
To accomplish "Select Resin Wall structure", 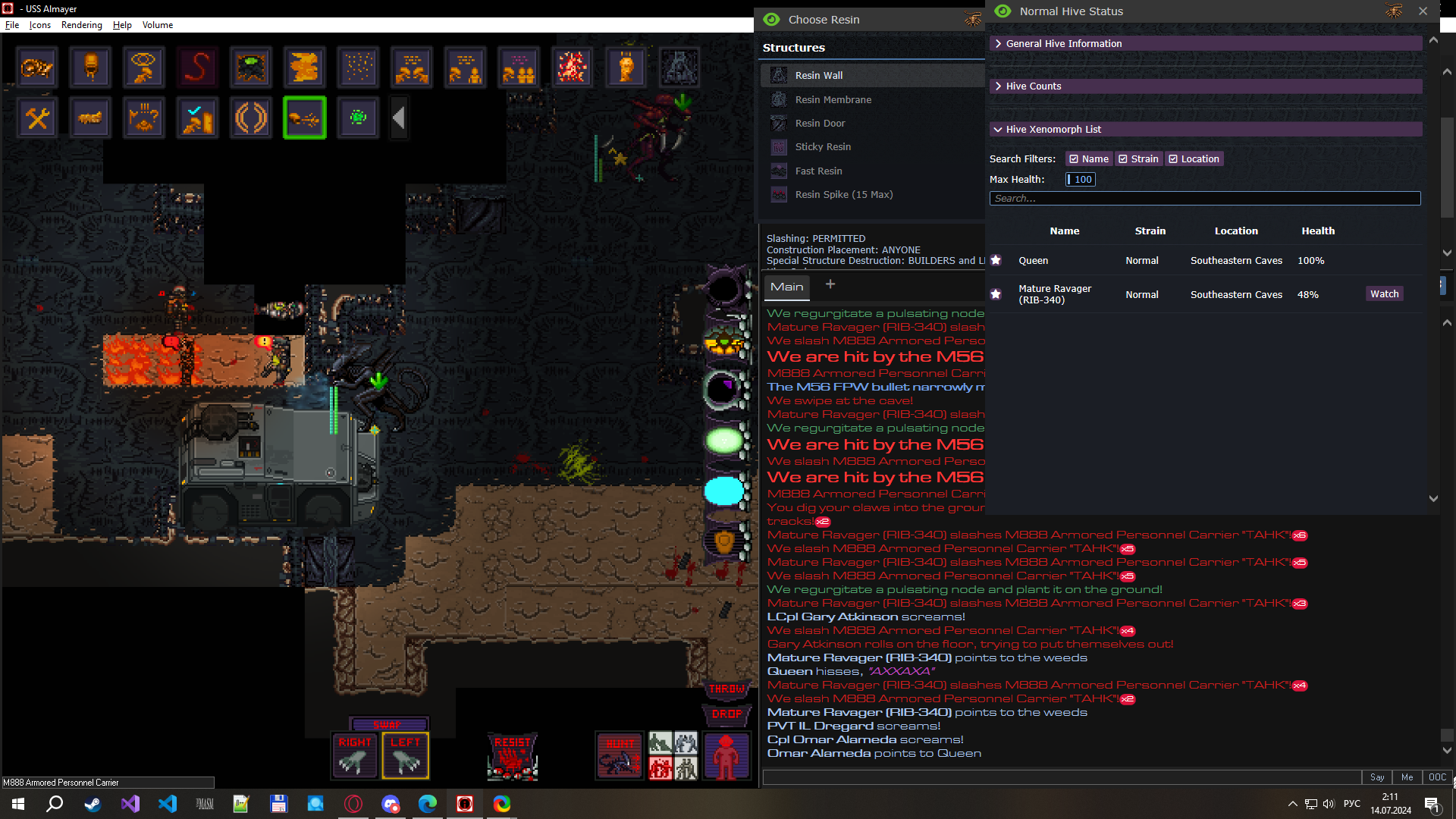I will pos(819,76).
